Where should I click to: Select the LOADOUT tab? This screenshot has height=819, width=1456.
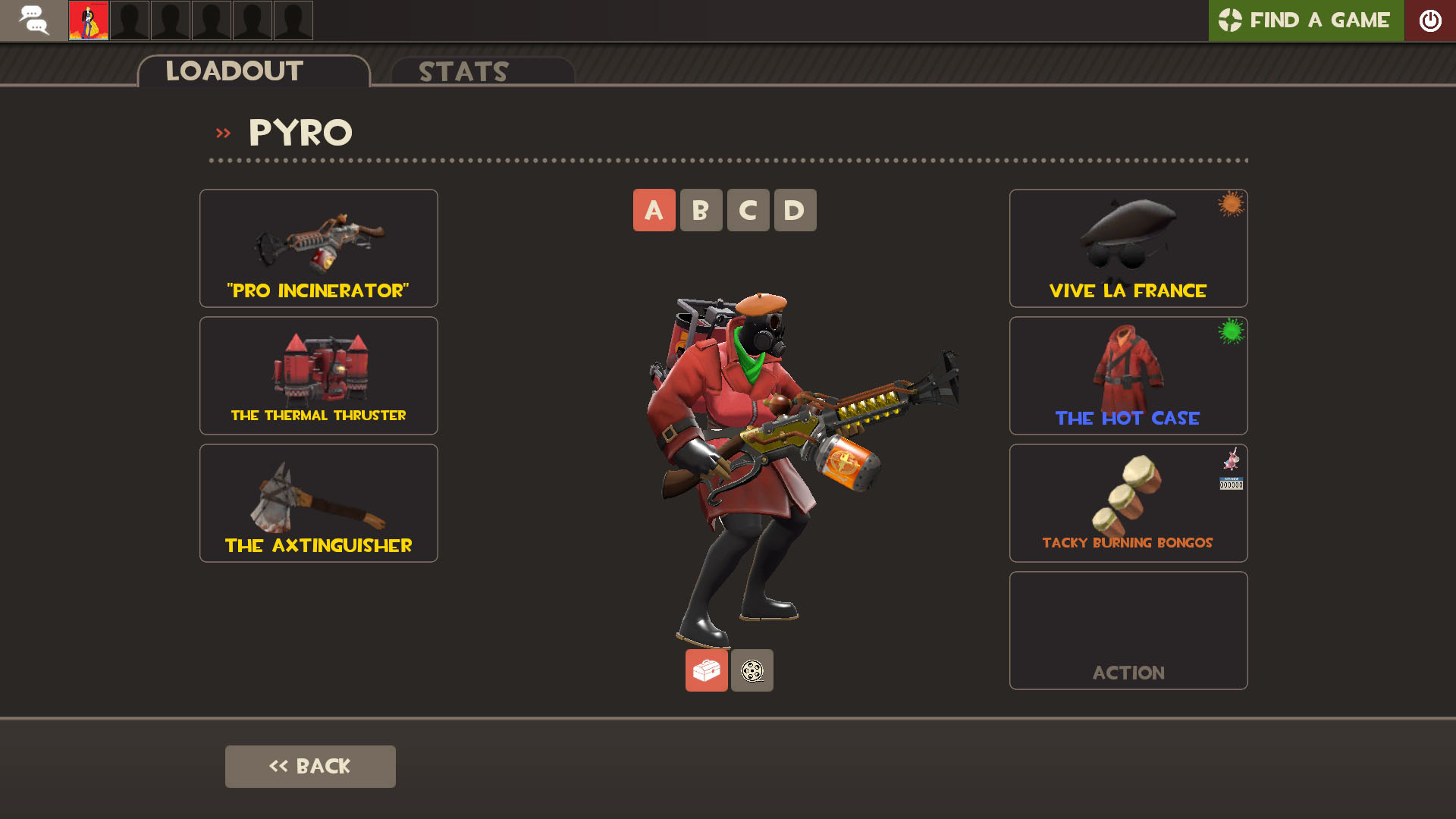234,71
